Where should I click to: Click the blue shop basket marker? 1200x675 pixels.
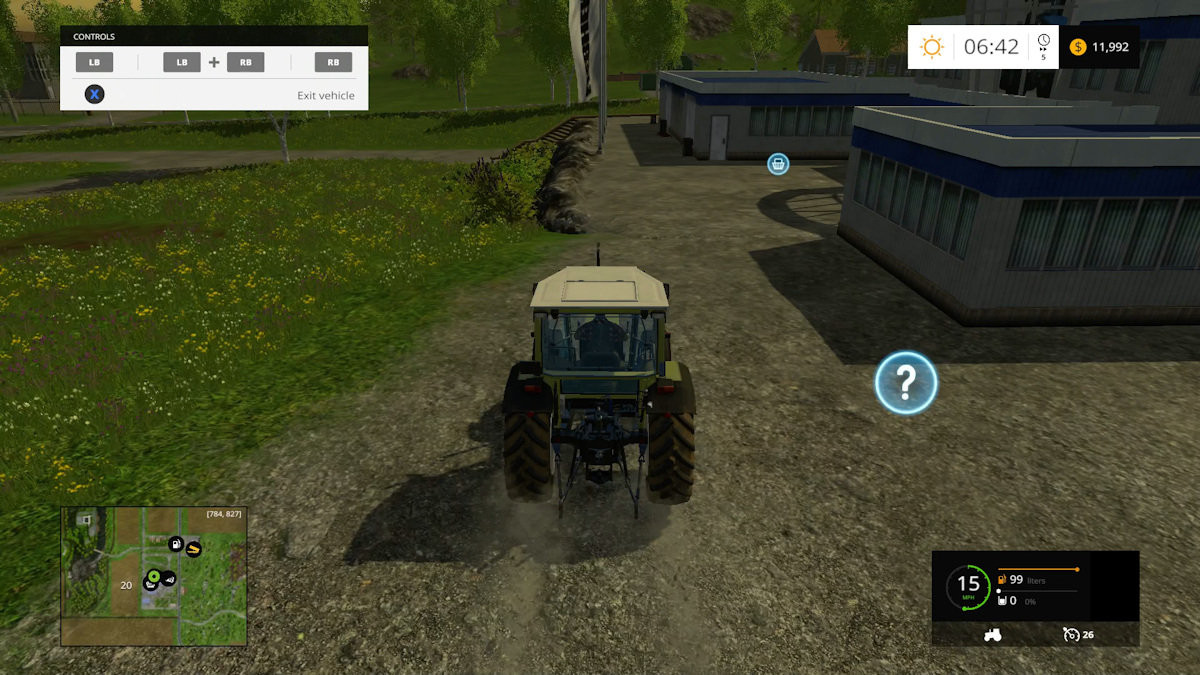point(778,164)
